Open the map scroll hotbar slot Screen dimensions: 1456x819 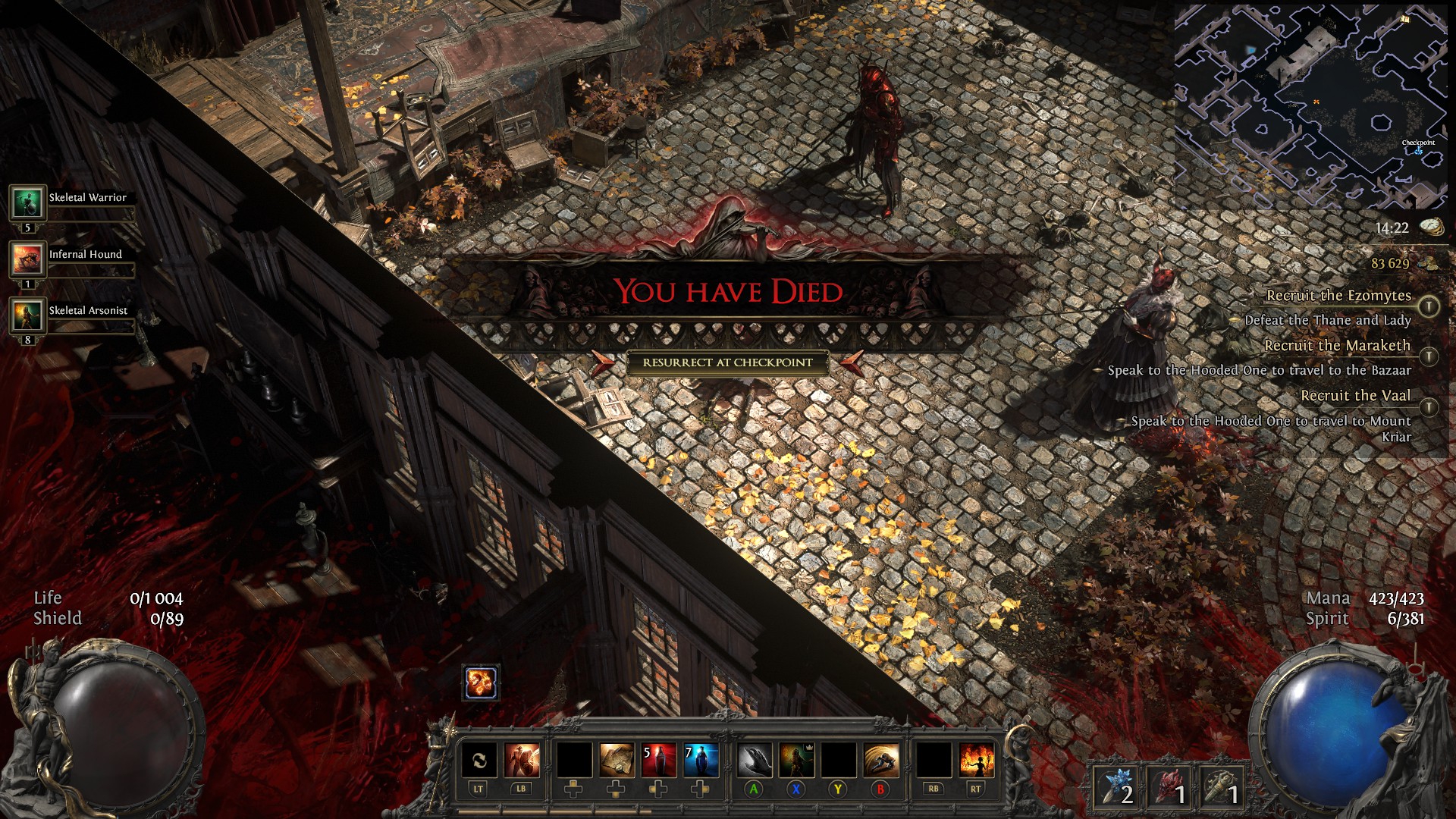(x=617, y=761)
